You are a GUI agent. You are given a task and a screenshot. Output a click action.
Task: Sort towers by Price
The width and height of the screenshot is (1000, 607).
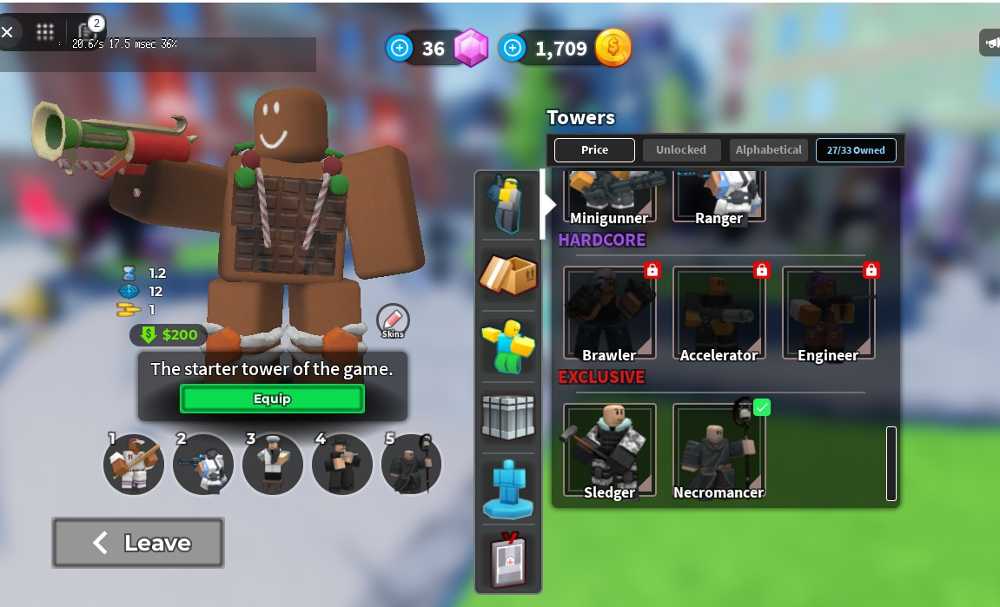point(594,150)
